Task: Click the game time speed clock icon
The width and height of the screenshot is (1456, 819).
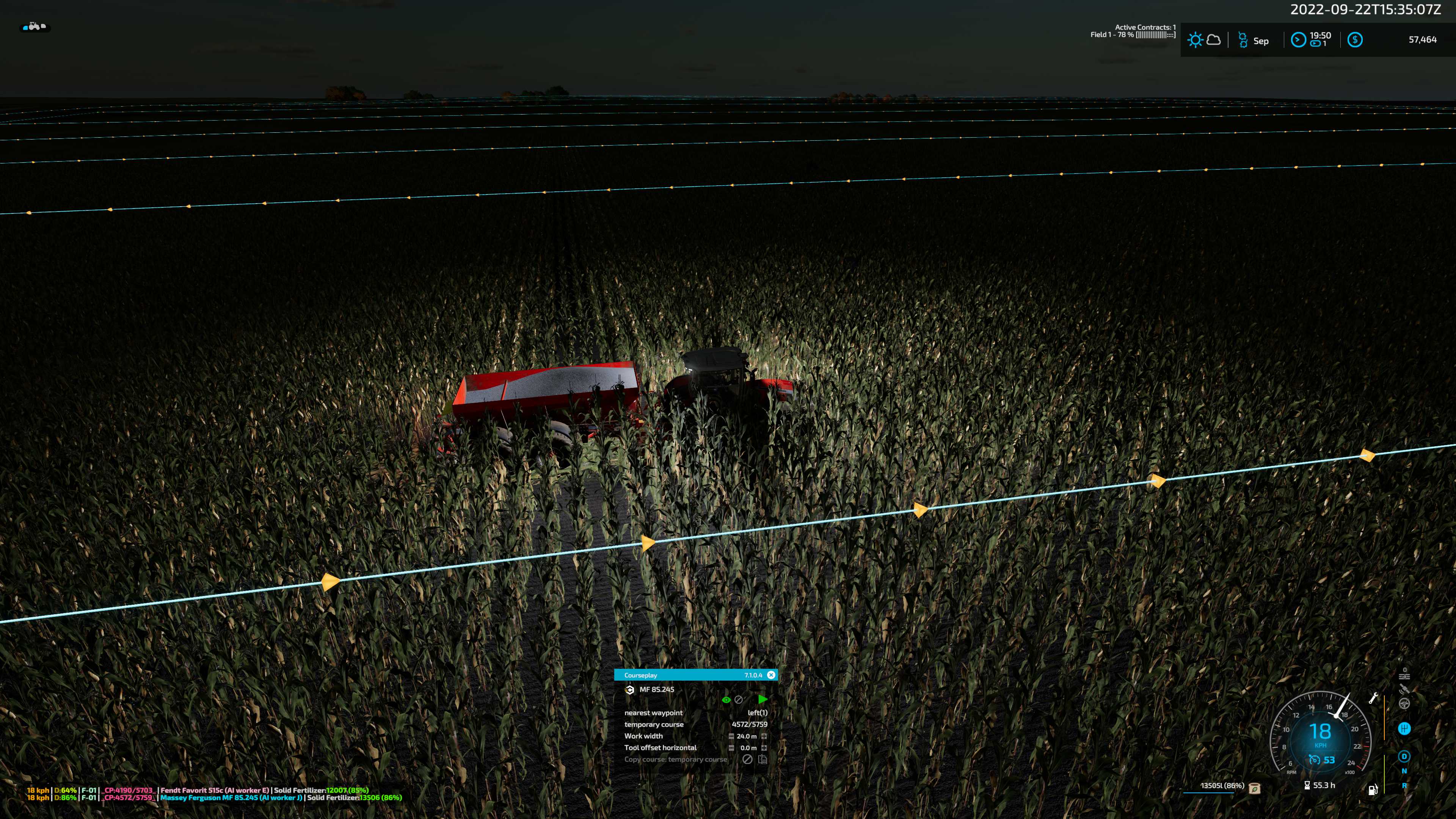Action: pos(1298,39)
